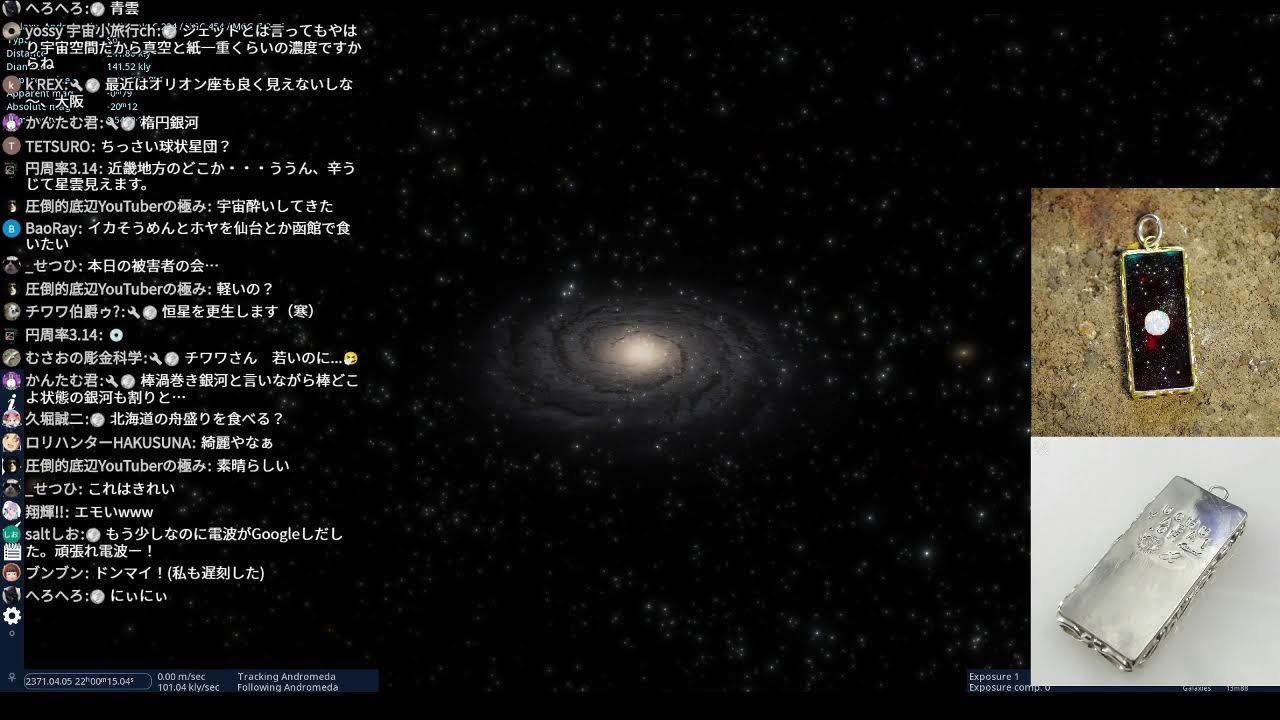Click the Following Andromeda status text
The height and width of the screenshot is (720, 1280).
(x=289, y=688)
